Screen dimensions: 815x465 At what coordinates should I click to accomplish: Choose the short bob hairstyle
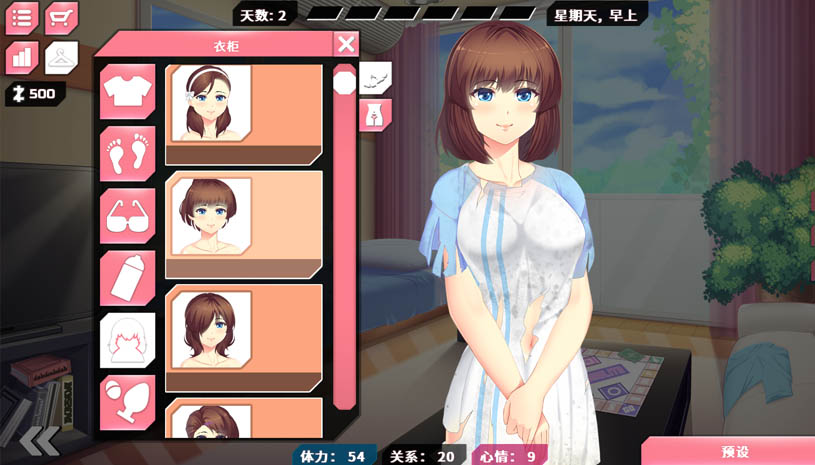pos(244,223)
